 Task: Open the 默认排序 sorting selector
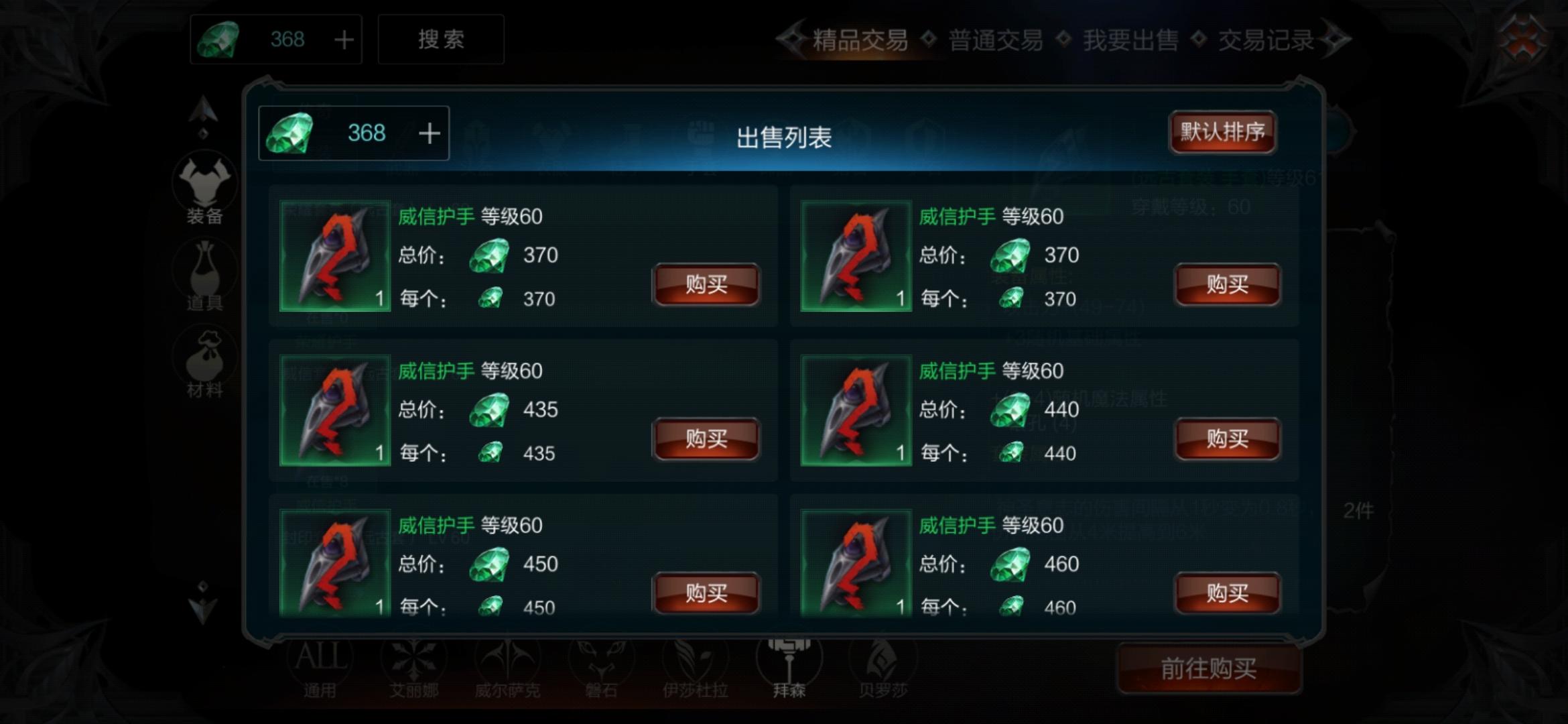coord(1222,133)
